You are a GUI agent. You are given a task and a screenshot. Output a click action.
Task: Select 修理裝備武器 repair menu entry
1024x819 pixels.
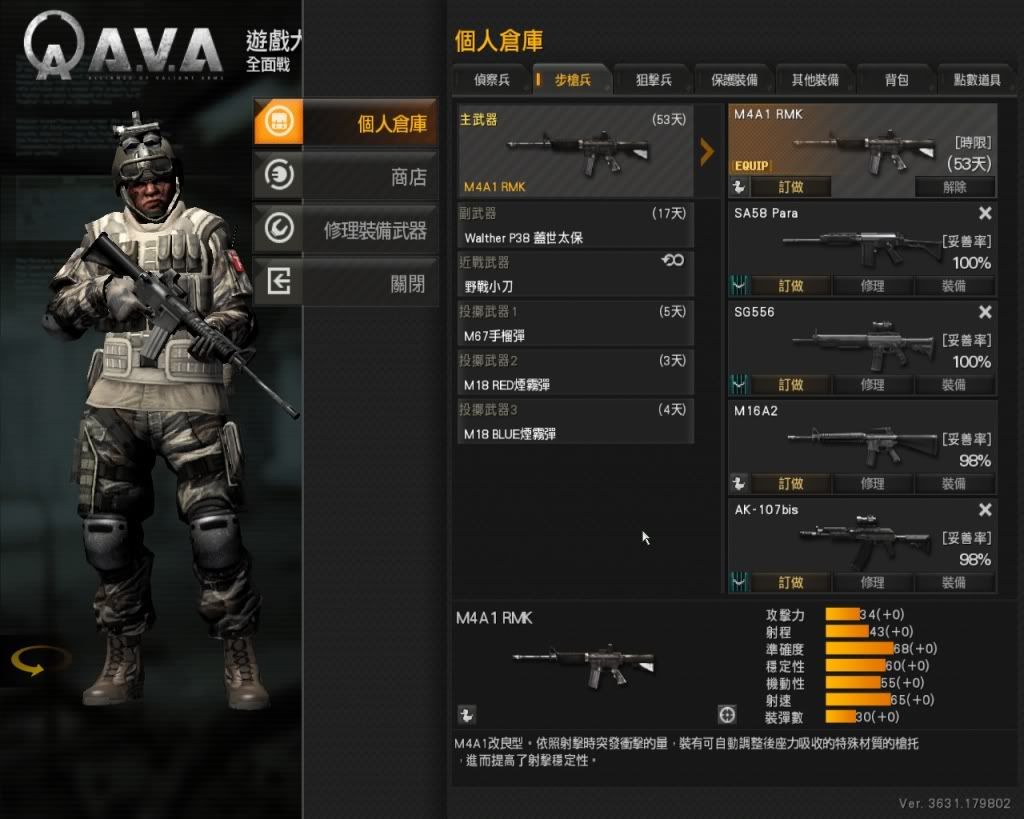point(345,231)
